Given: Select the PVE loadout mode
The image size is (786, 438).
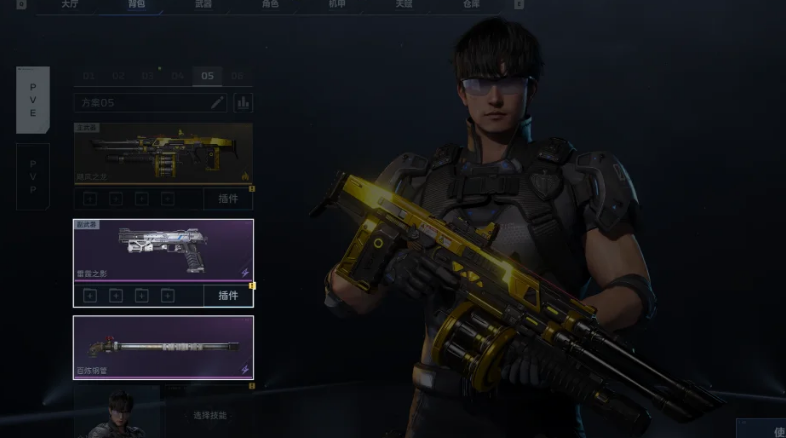Looking at the screenshot, I should (x=32, y=100).
